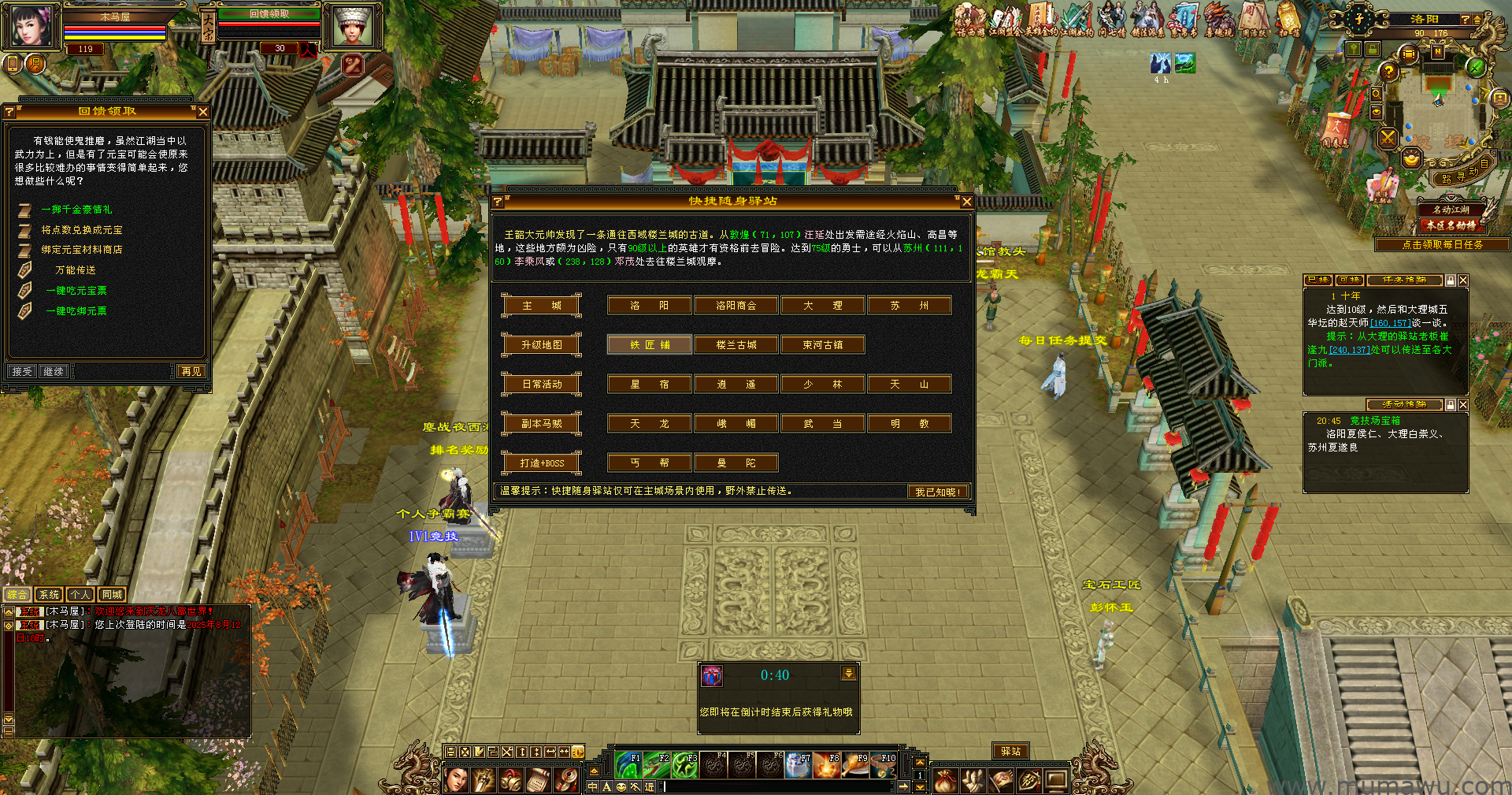The width and height of the screenshot is (1512, 795).
Task: Select 将点数兑换成元宝 option
Action: pos(82,230)
